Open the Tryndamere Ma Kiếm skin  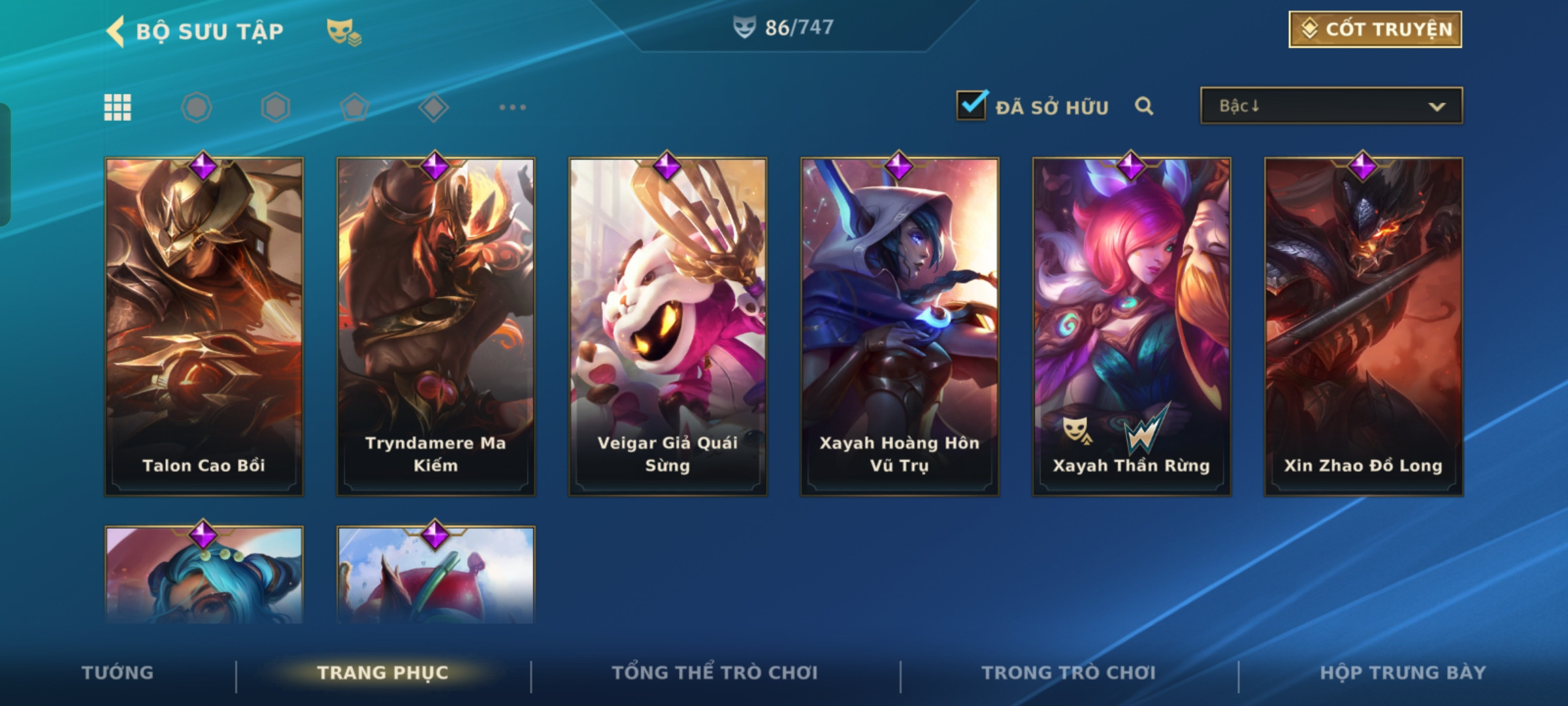(x=436, y=326)
